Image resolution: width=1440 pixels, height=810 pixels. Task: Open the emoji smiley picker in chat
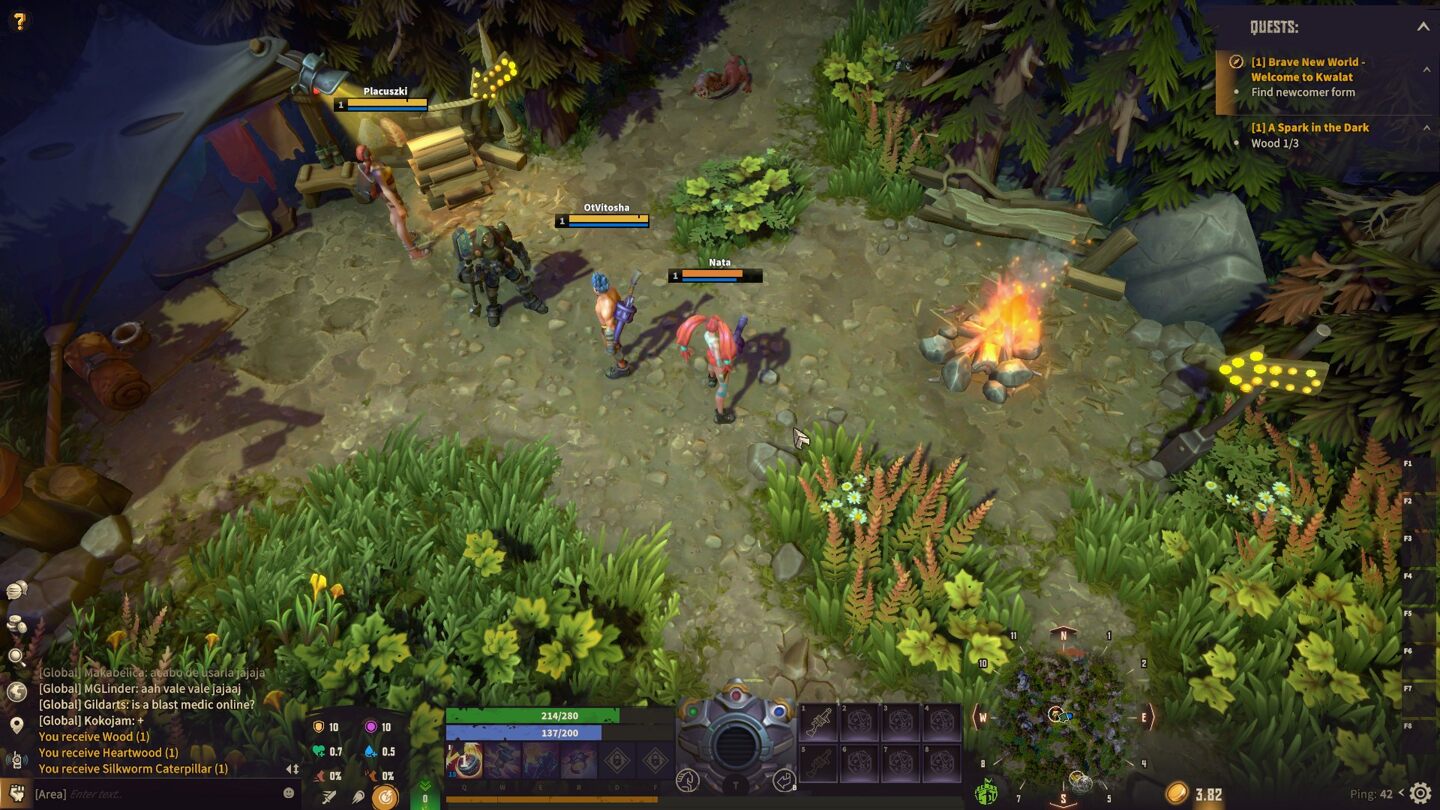pyautogui.click(x=289, y=793)
